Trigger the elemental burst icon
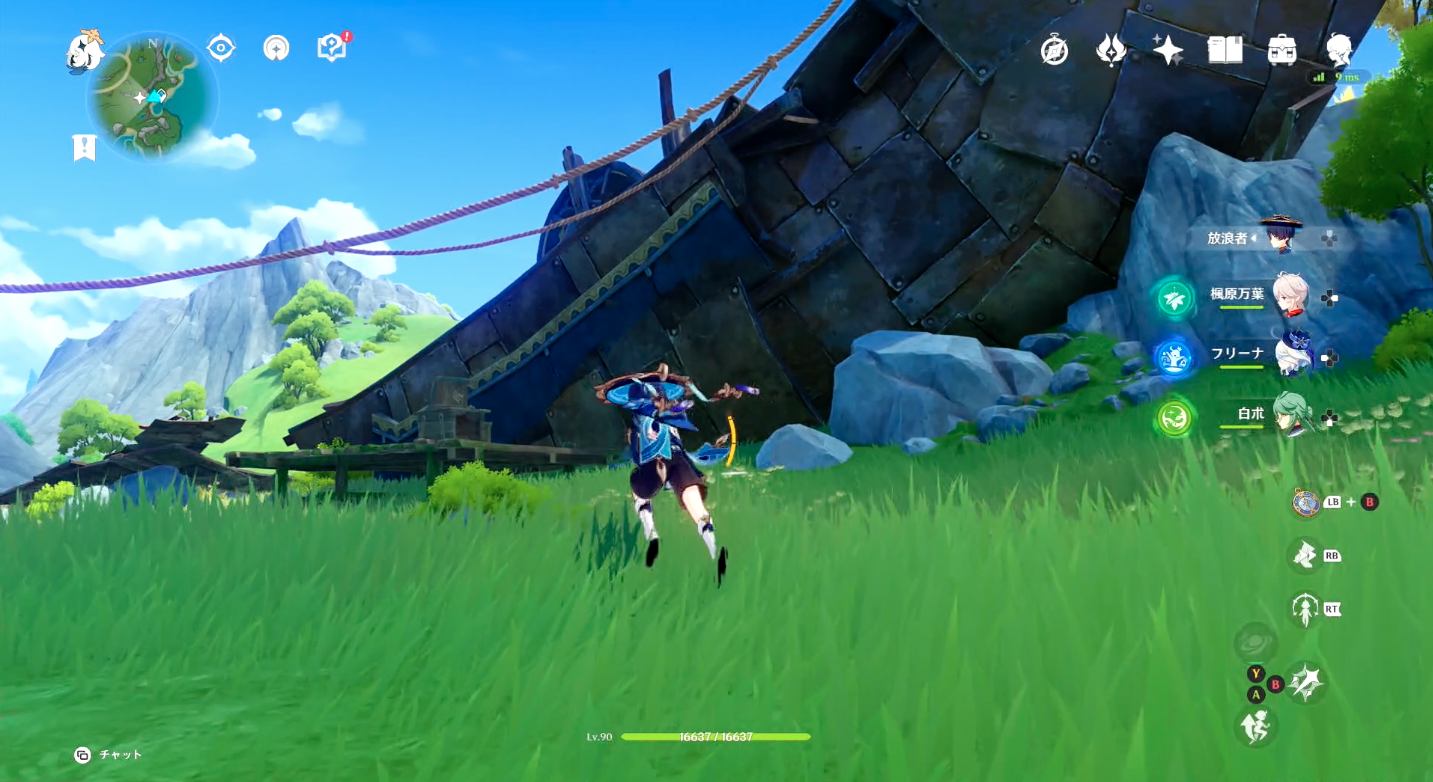Screen dimensions: 1433x782 [x=1304, y=608]
